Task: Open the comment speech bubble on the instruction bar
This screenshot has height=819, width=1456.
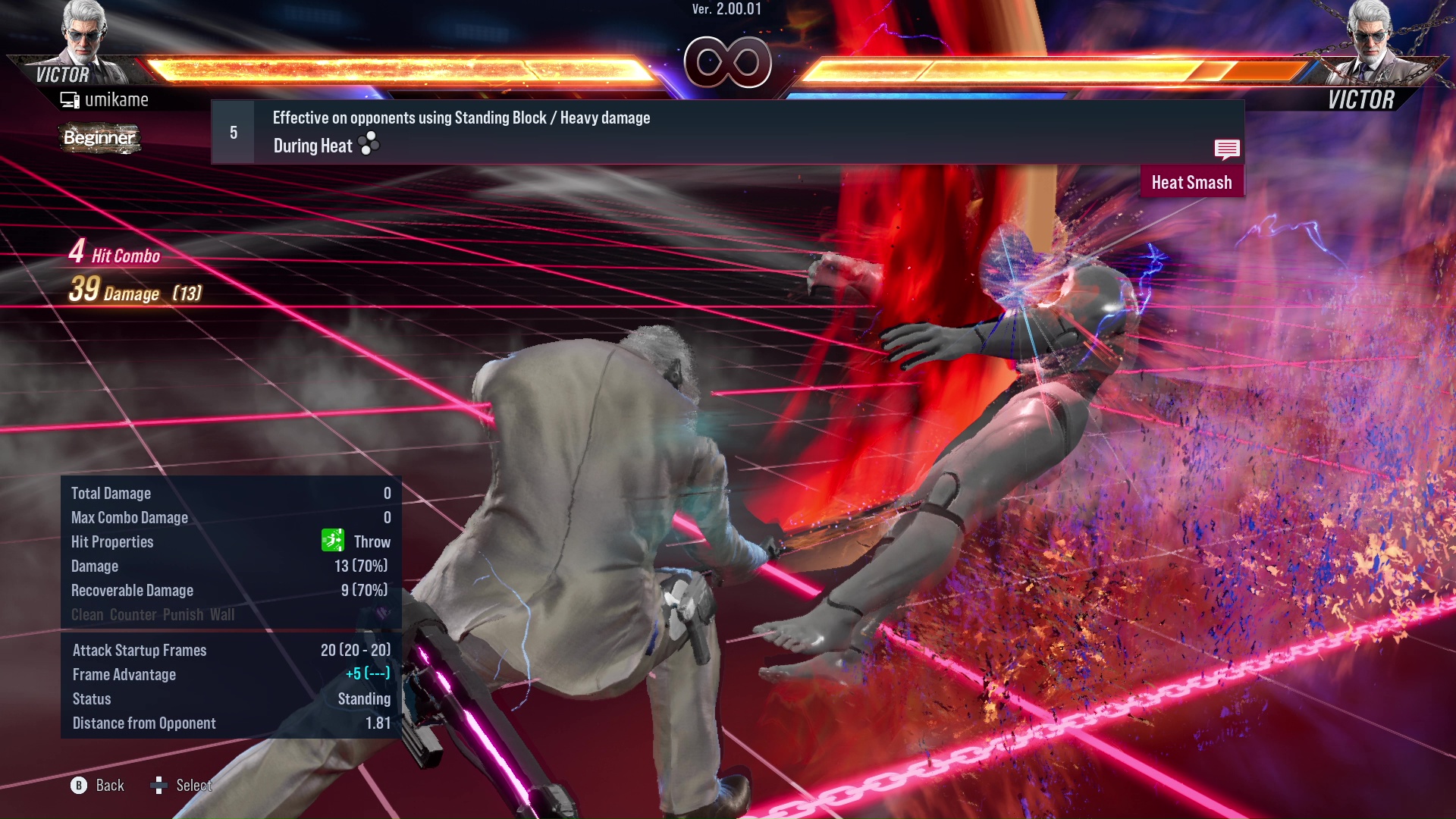Action: [1227, 149]
